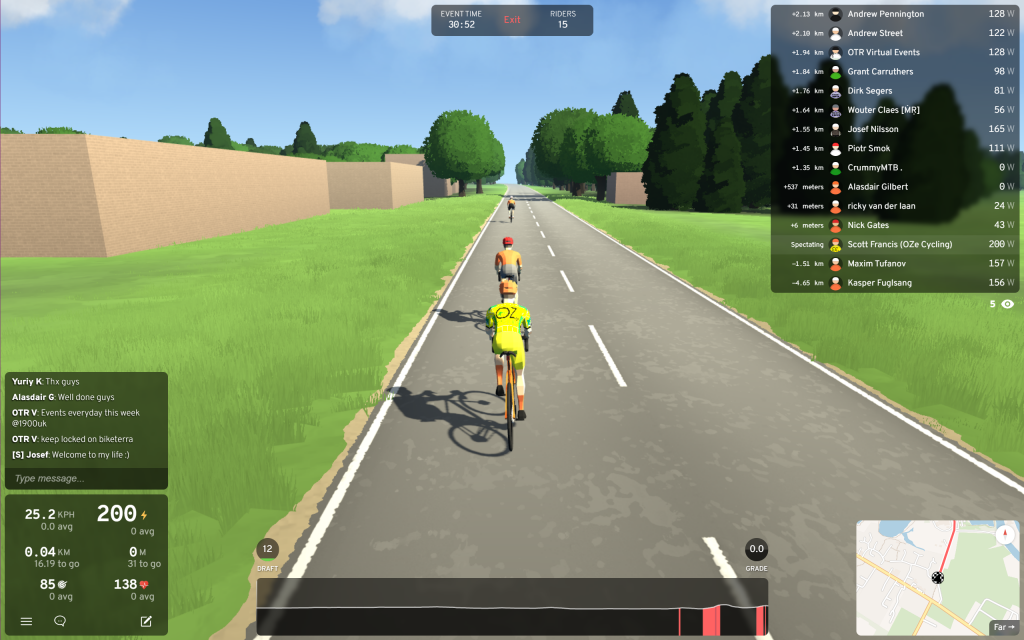Click the spectators eye icon
Screen dimensions: 1024x640
1007,304
